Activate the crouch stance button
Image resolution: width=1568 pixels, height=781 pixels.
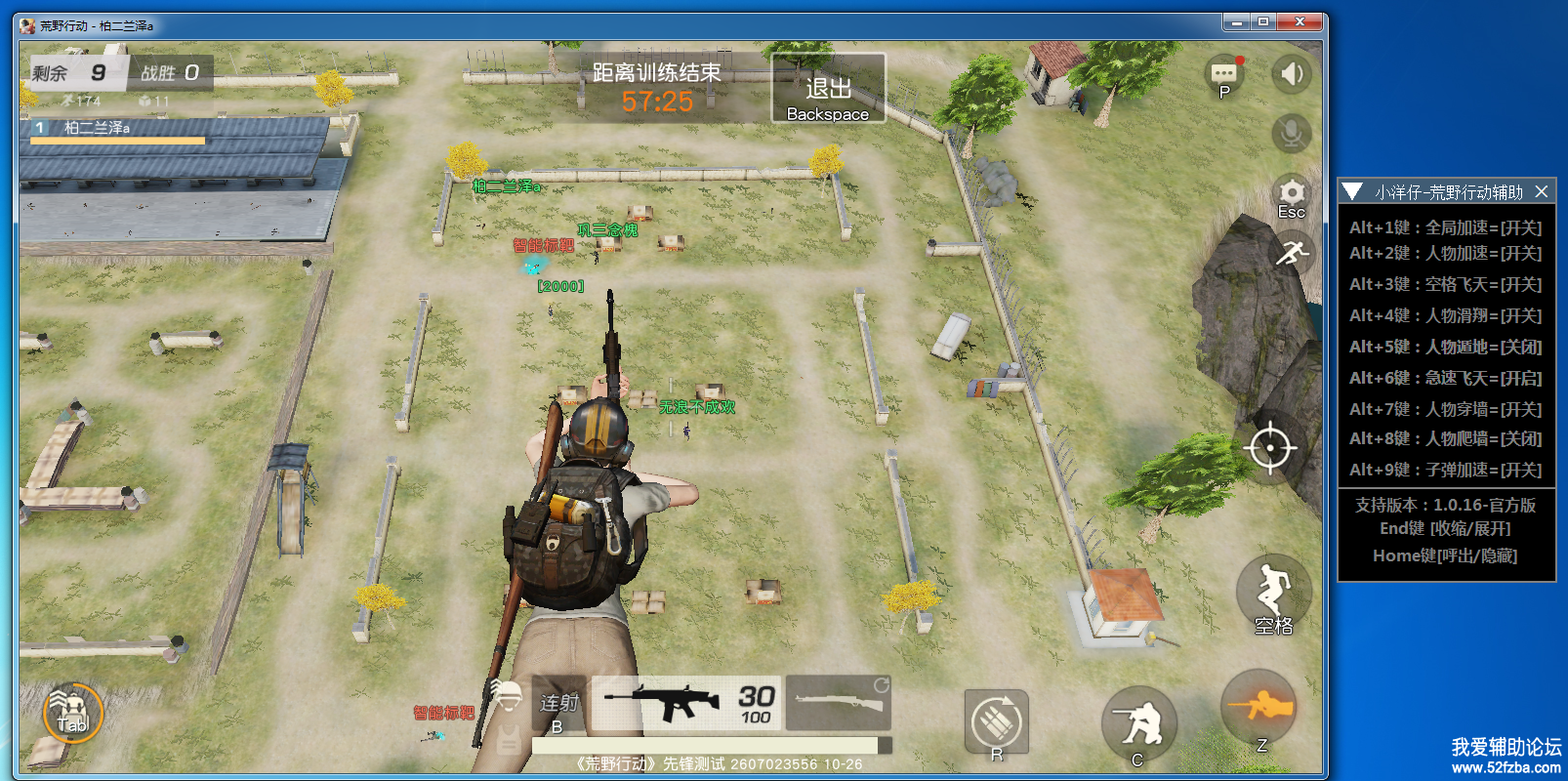pos(1138,724)
